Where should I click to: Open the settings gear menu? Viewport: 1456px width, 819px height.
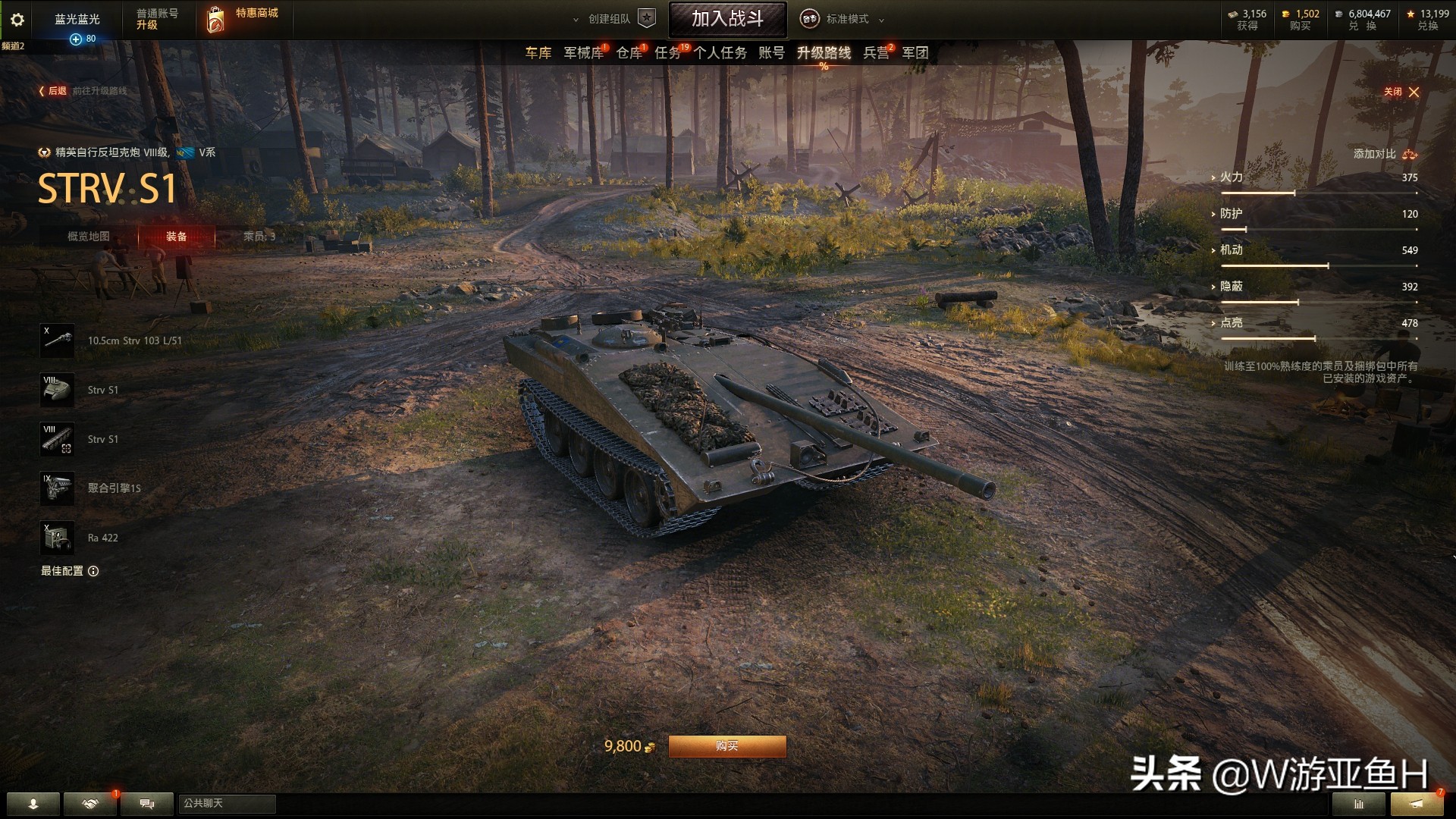[17, 20]
